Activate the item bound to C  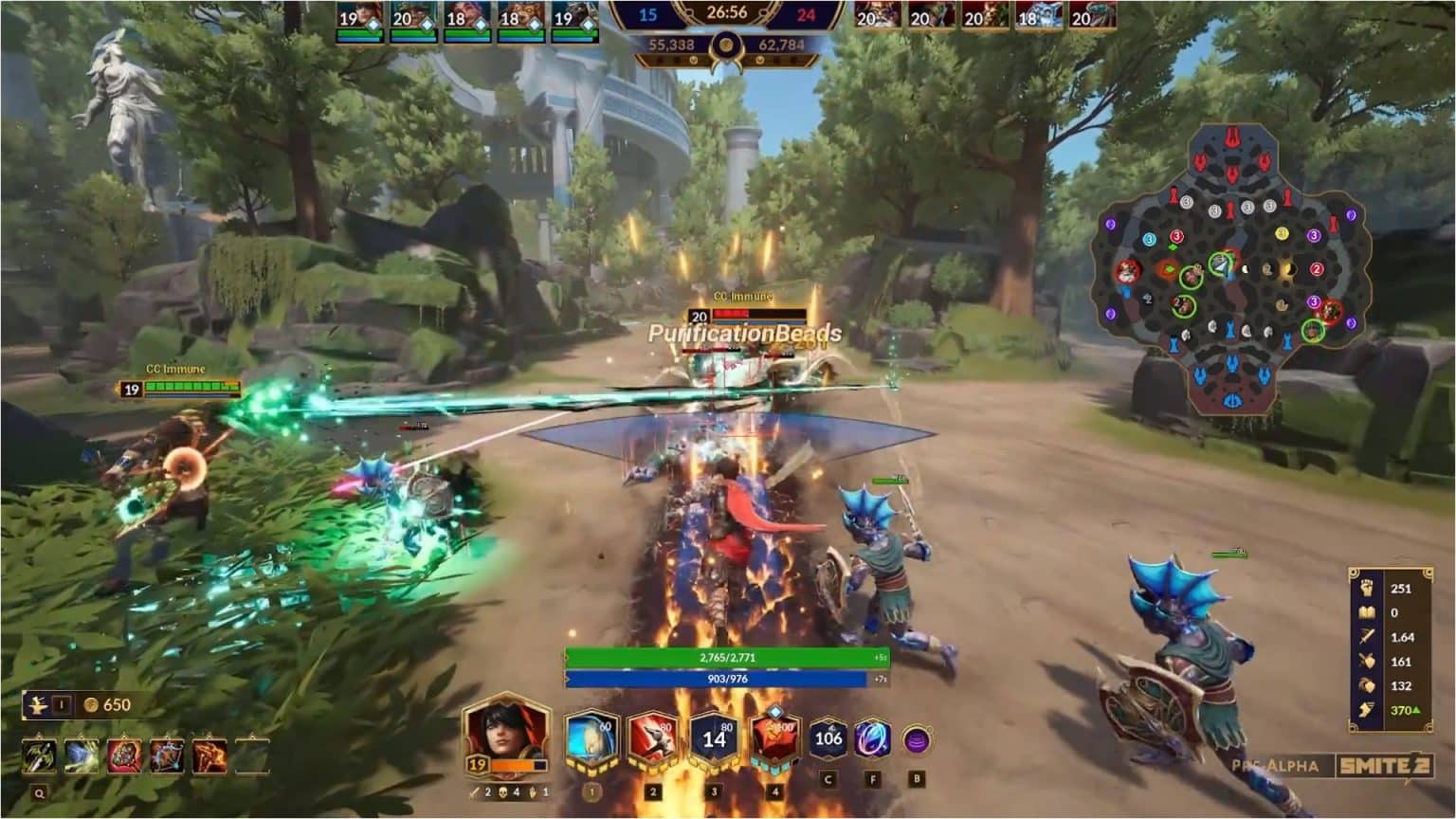pyautogui.click(x=828, y=737)
